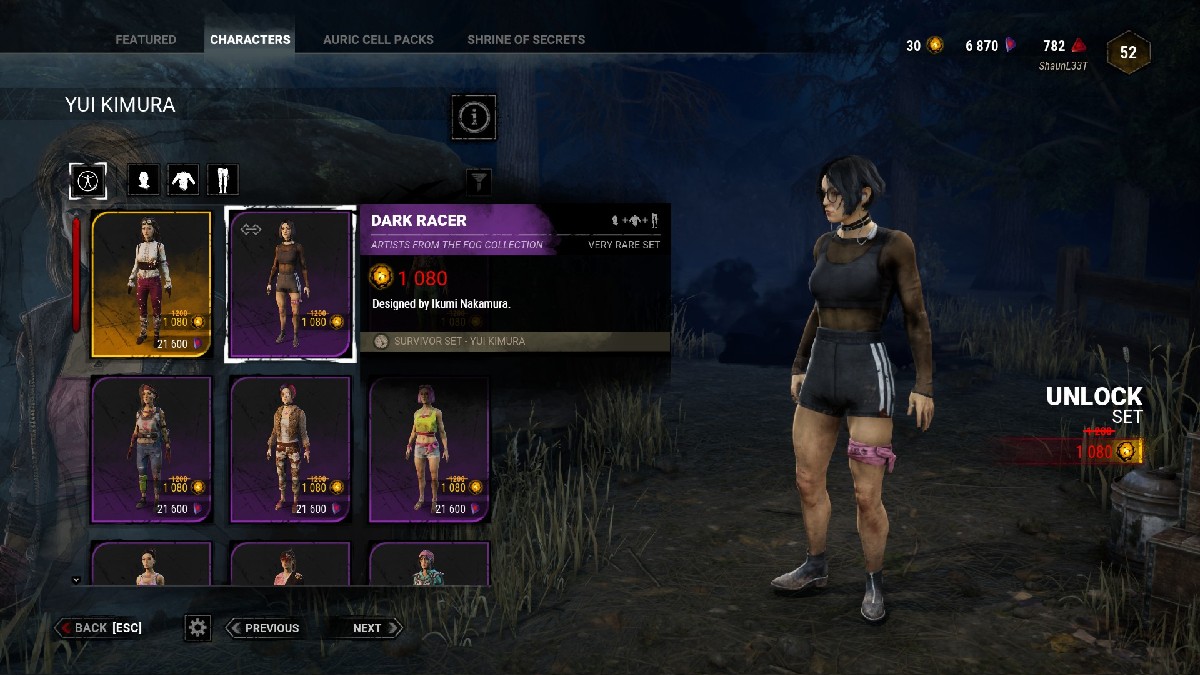Select the gold-bordered white jacket outfit

(152, 284)
